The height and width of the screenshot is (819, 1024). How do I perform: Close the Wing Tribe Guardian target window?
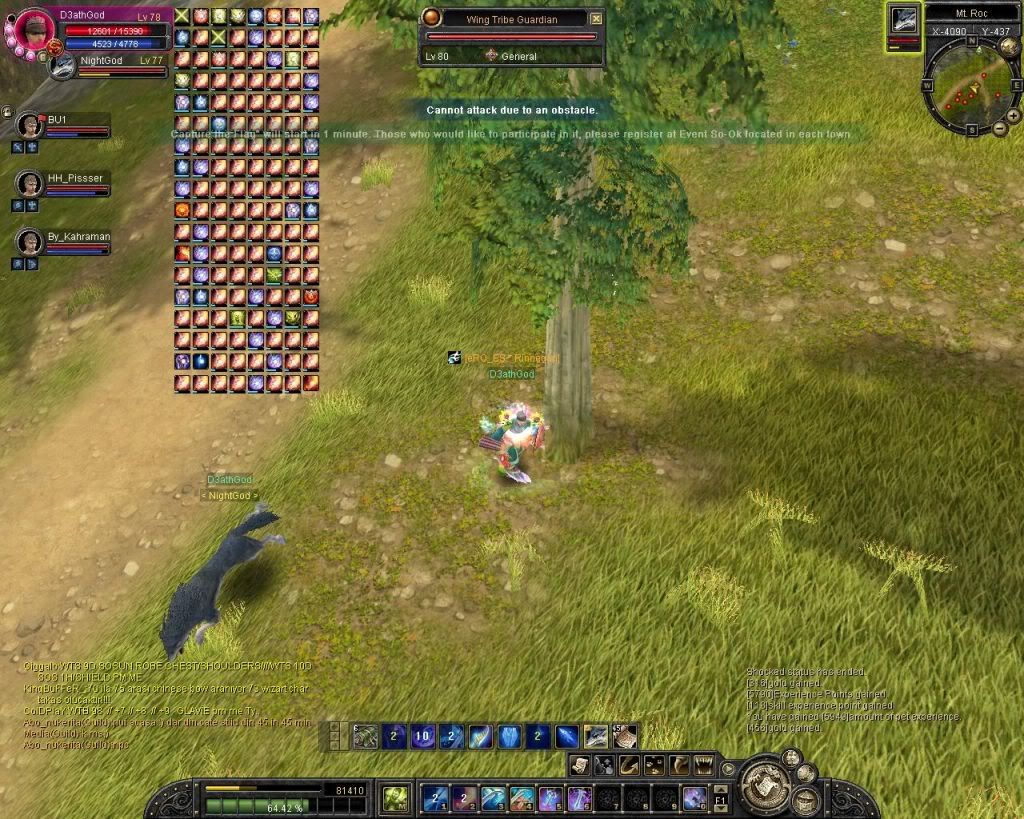click(x=596, y=18)
